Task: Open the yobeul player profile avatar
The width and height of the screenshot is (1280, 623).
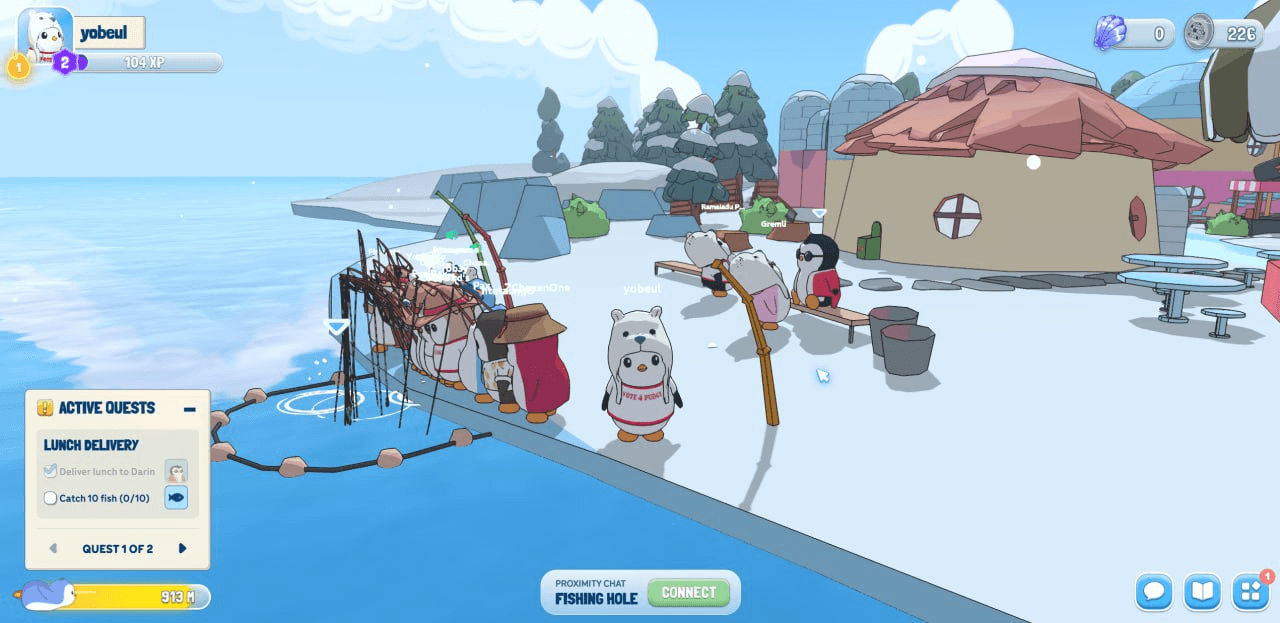Action: tap(45, 35)
